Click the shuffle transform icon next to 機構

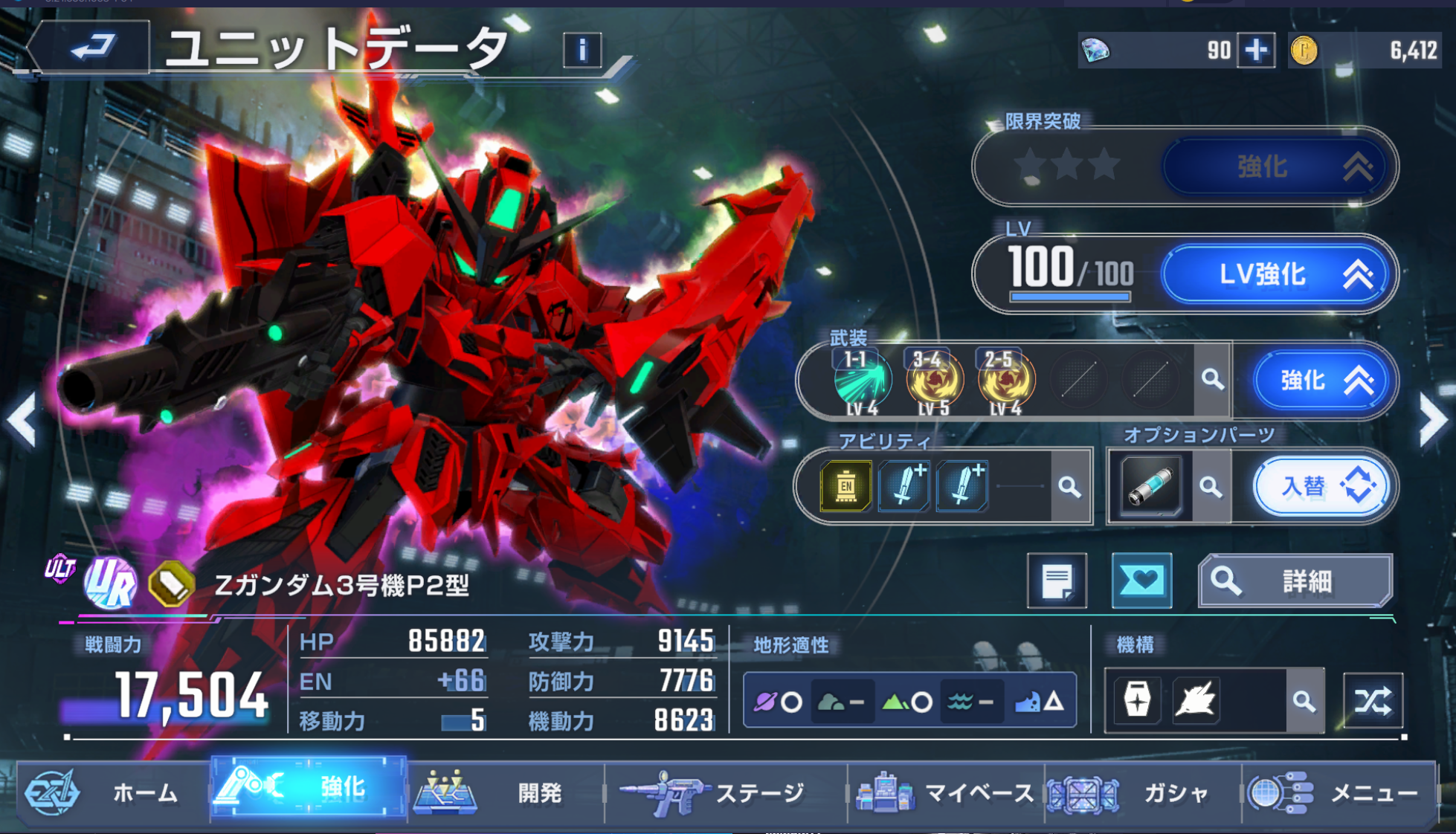(x=1373, y=700)
